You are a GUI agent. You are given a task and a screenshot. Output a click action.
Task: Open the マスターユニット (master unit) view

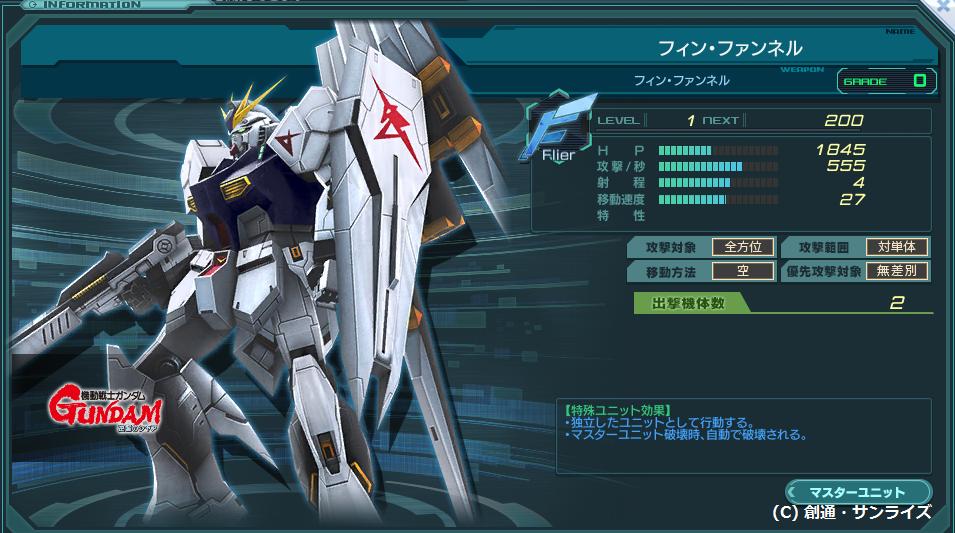coord(858,491)
